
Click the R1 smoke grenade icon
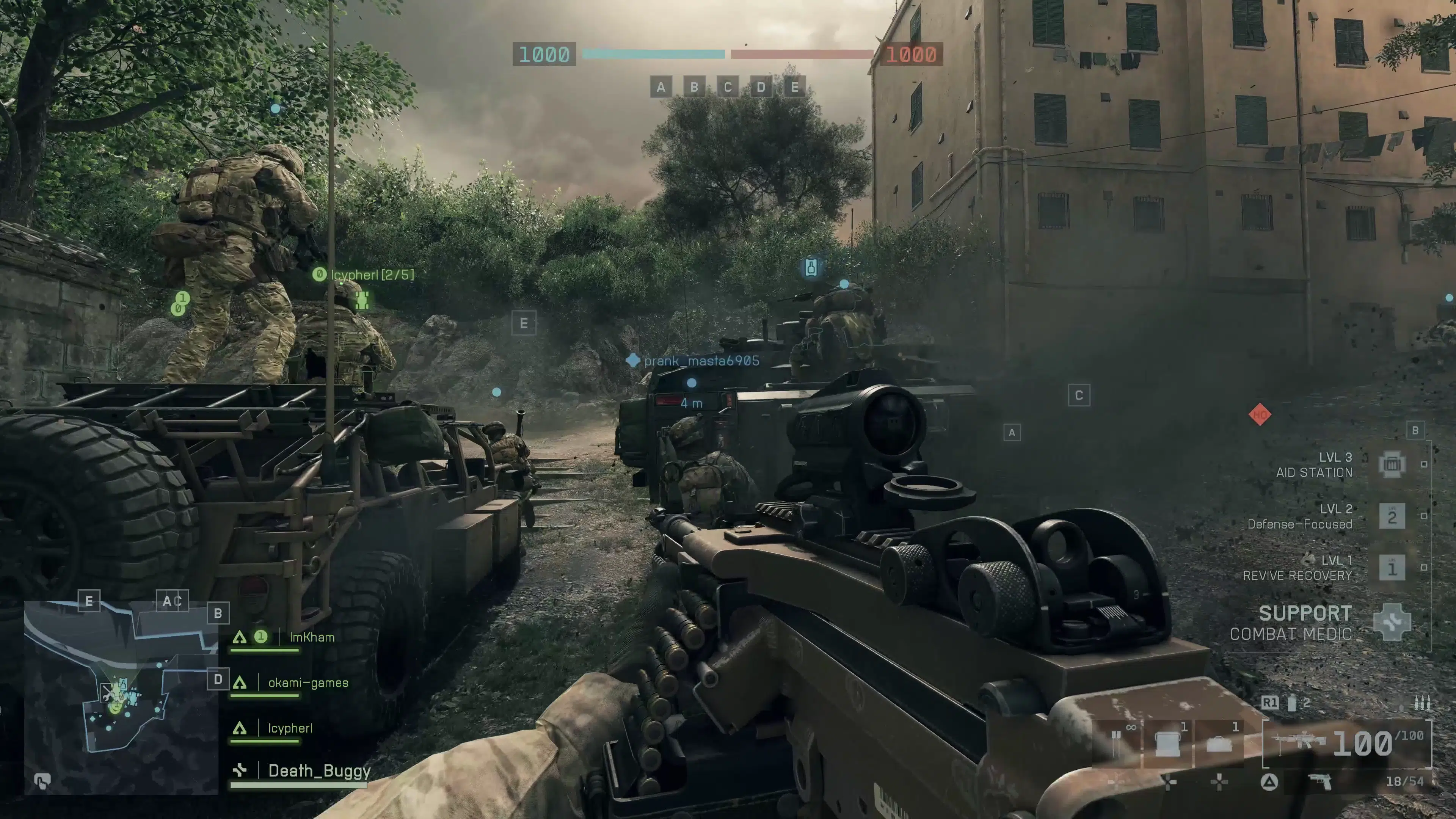click(x=1293, y=704)
